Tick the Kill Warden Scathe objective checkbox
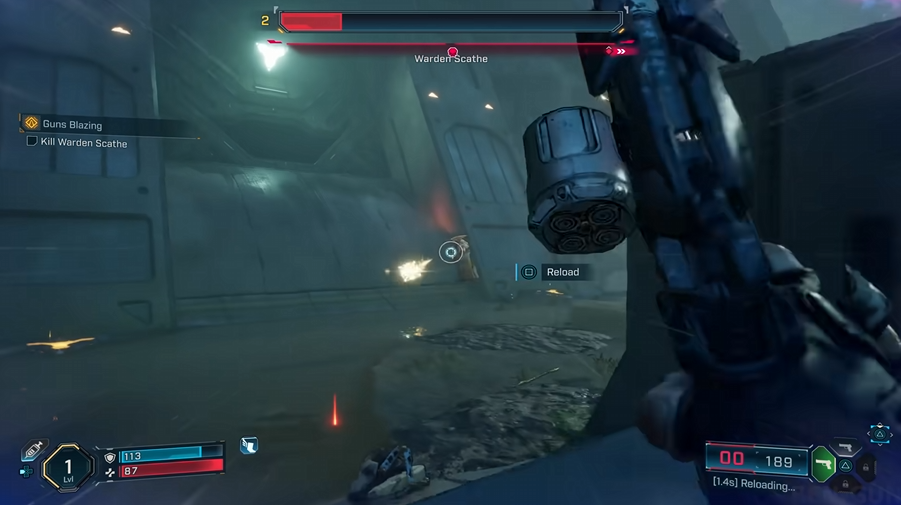Viewport: 901px width, 505px height. tap(32, 142)
